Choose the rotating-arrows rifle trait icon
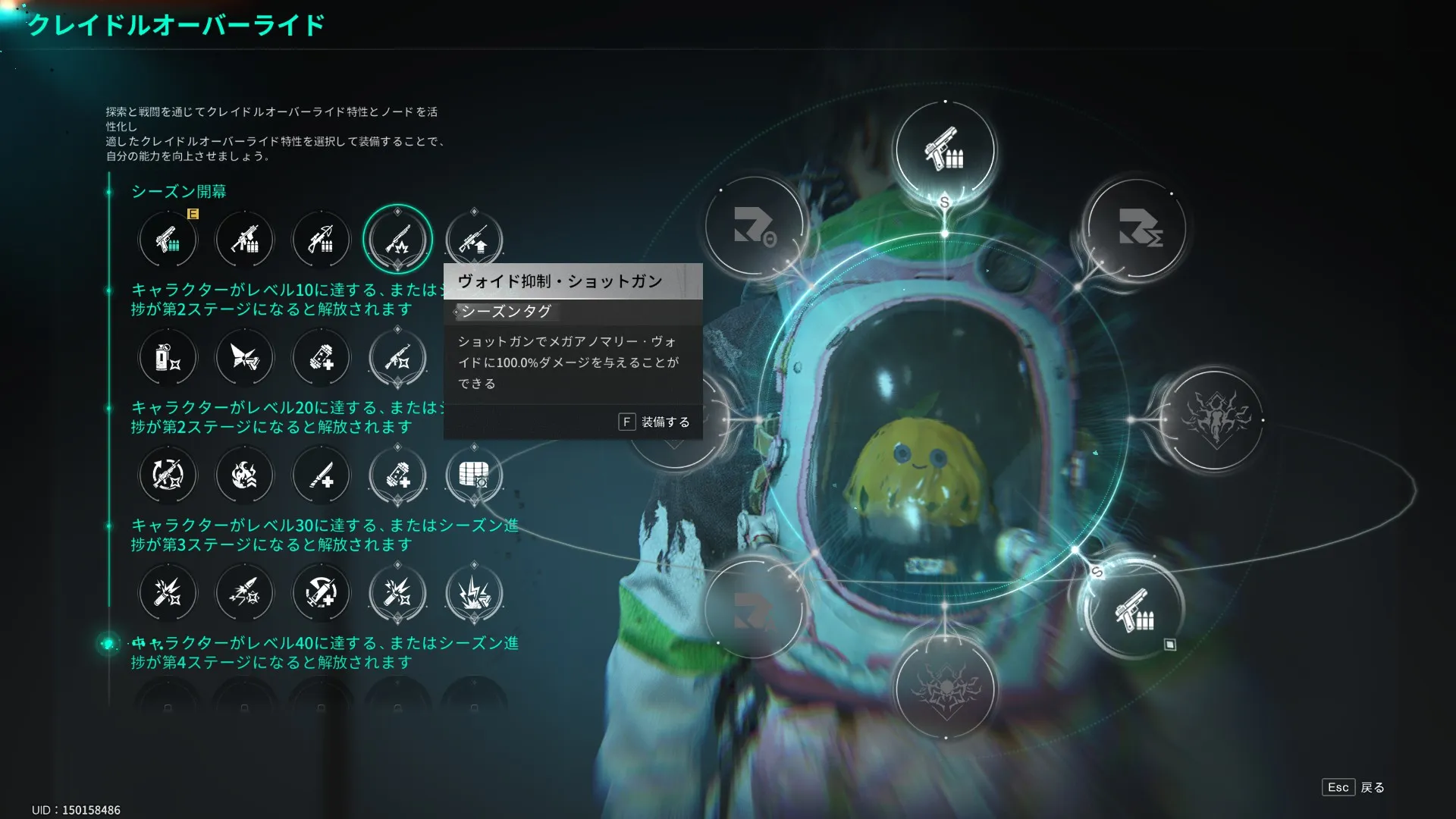The height and width of the screenshot is (819, 1456). point(168,475)
